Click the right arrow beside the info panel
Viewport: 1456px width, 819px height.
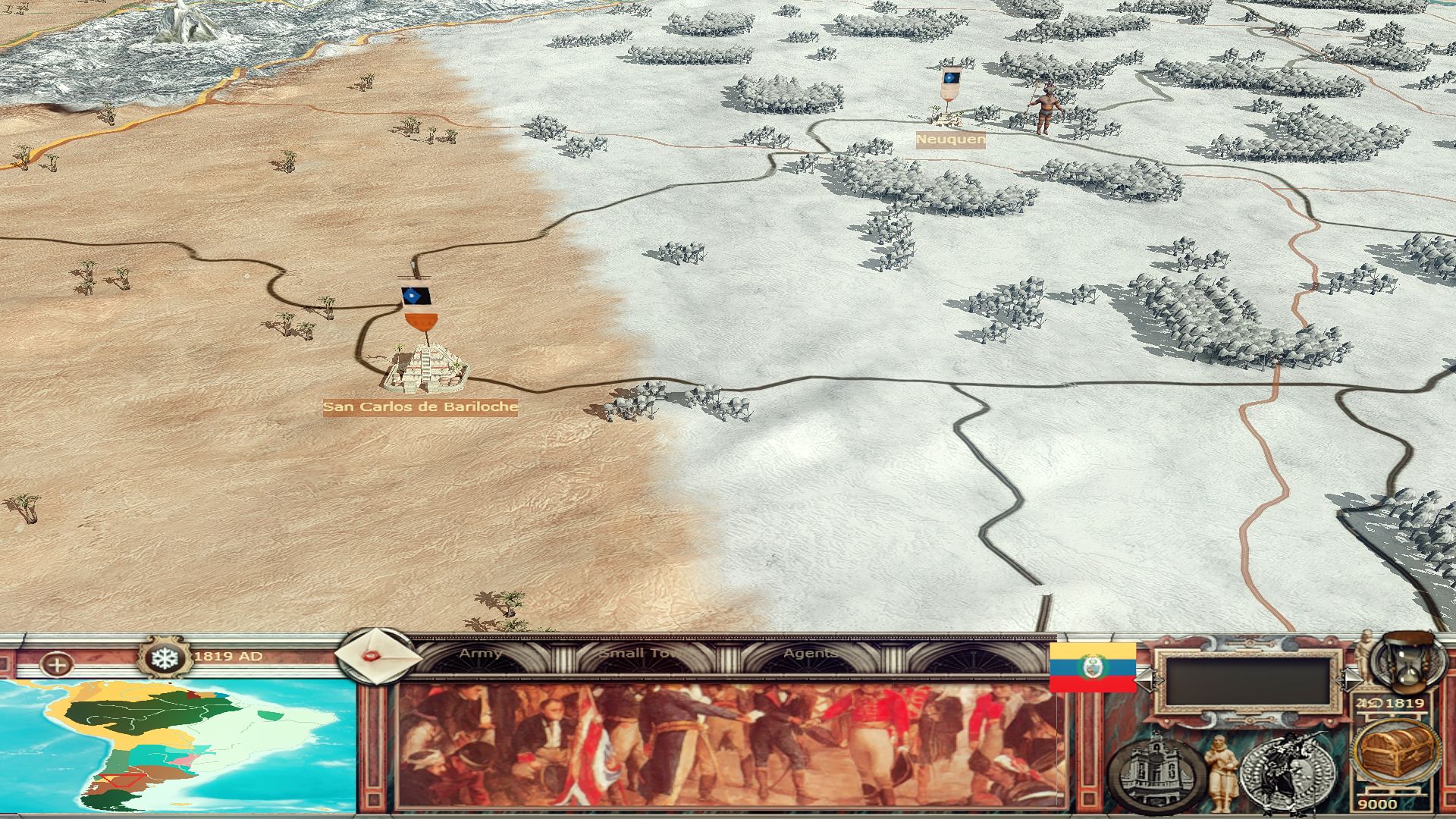pyautogui.click(x=1352, y=679)
